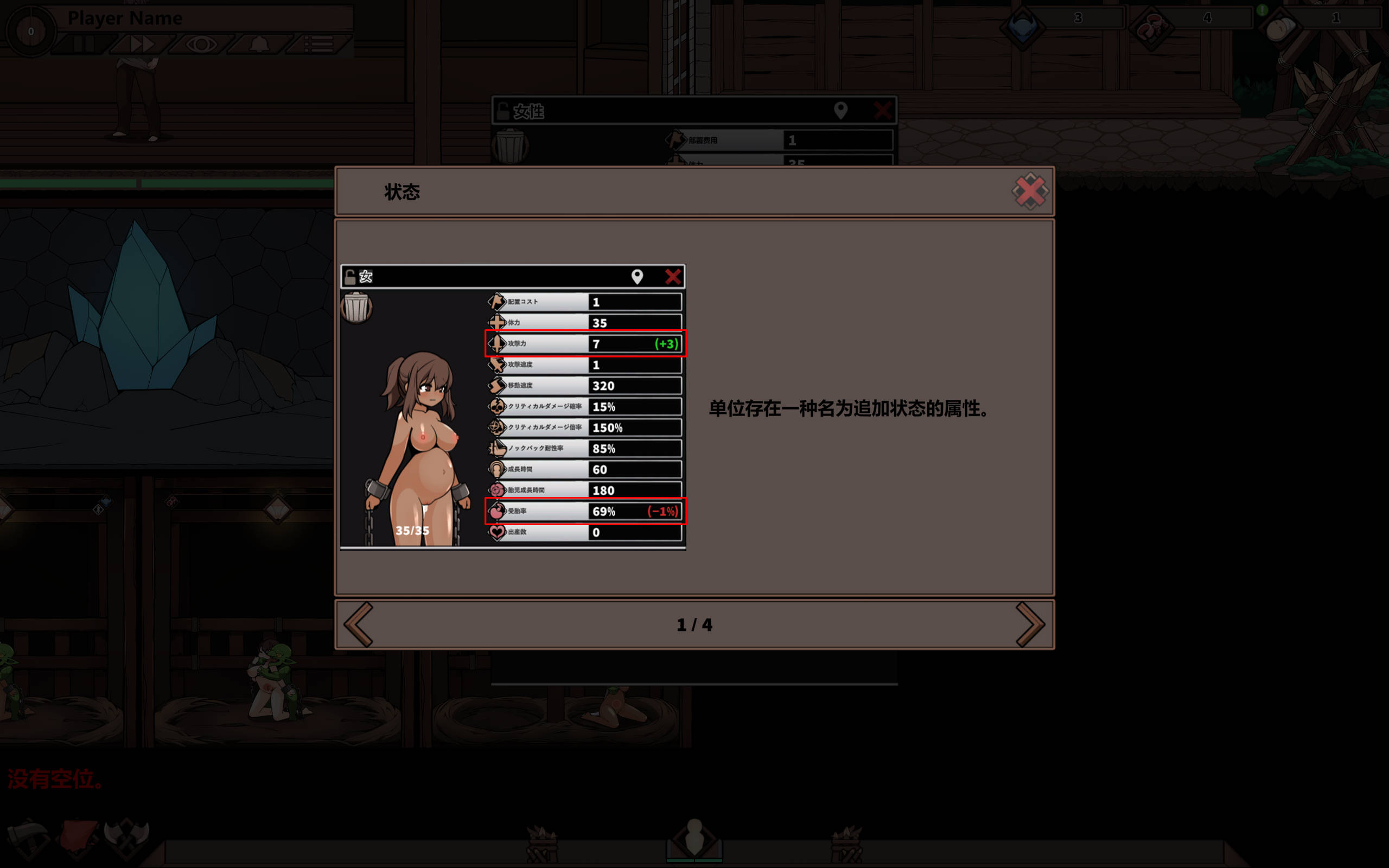Click the location pin icon on the 女 unit panel
1389x868 pixels.
[638, 277]
